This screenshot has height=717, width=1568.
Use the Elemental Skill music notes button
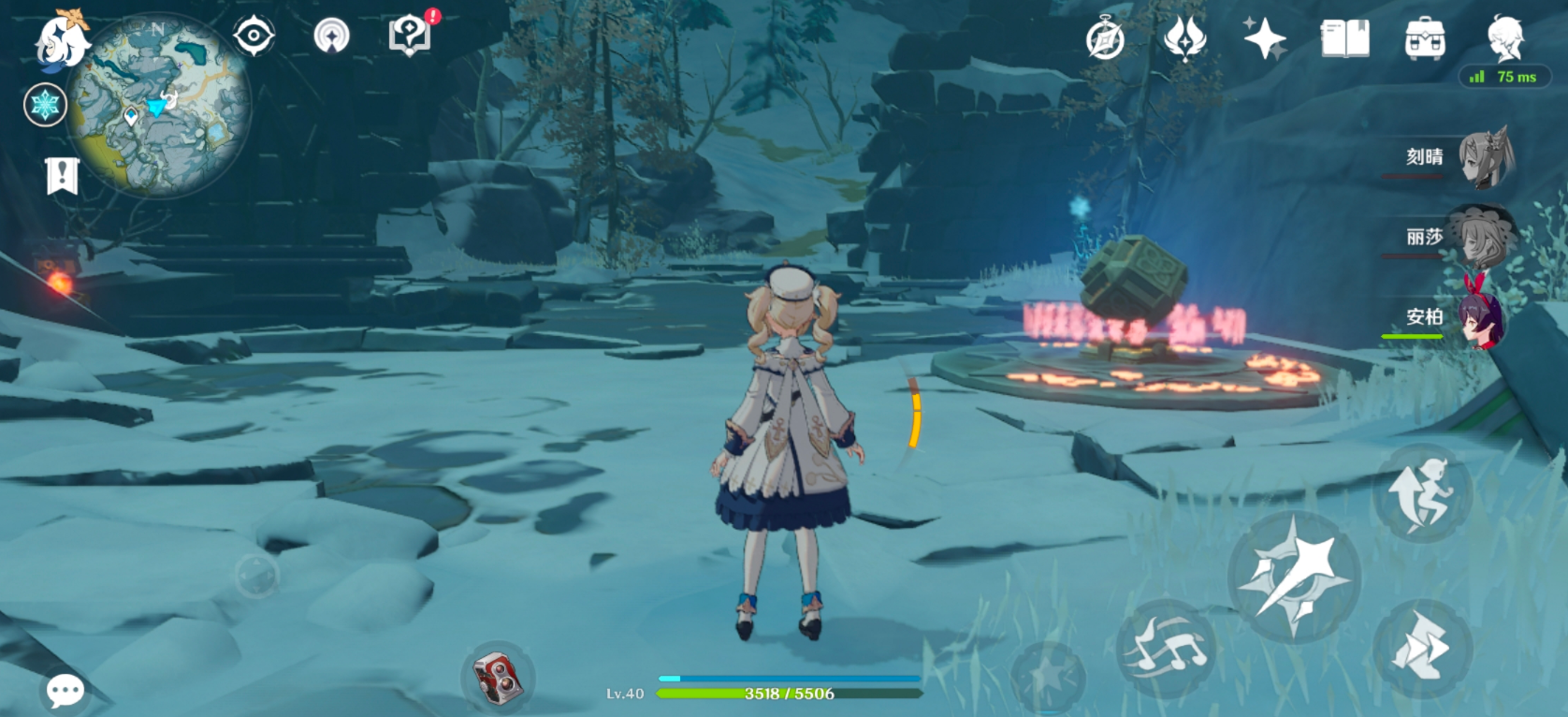(1166, 646)
